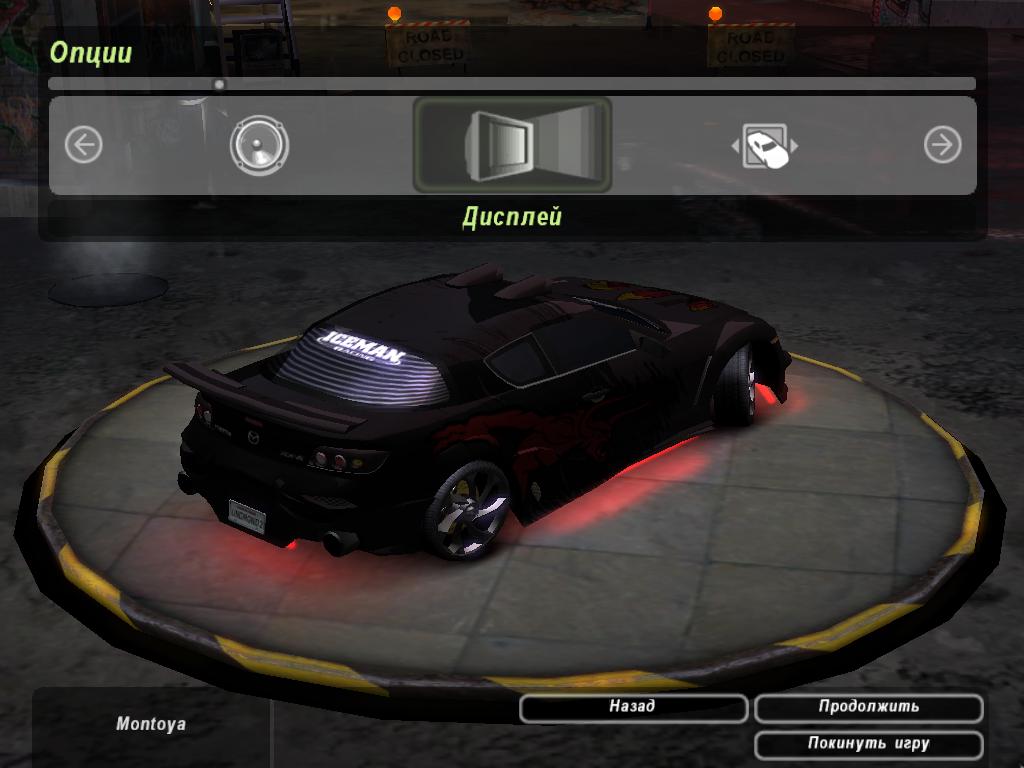Continue with the Продолжить button

tap(868, 707)
